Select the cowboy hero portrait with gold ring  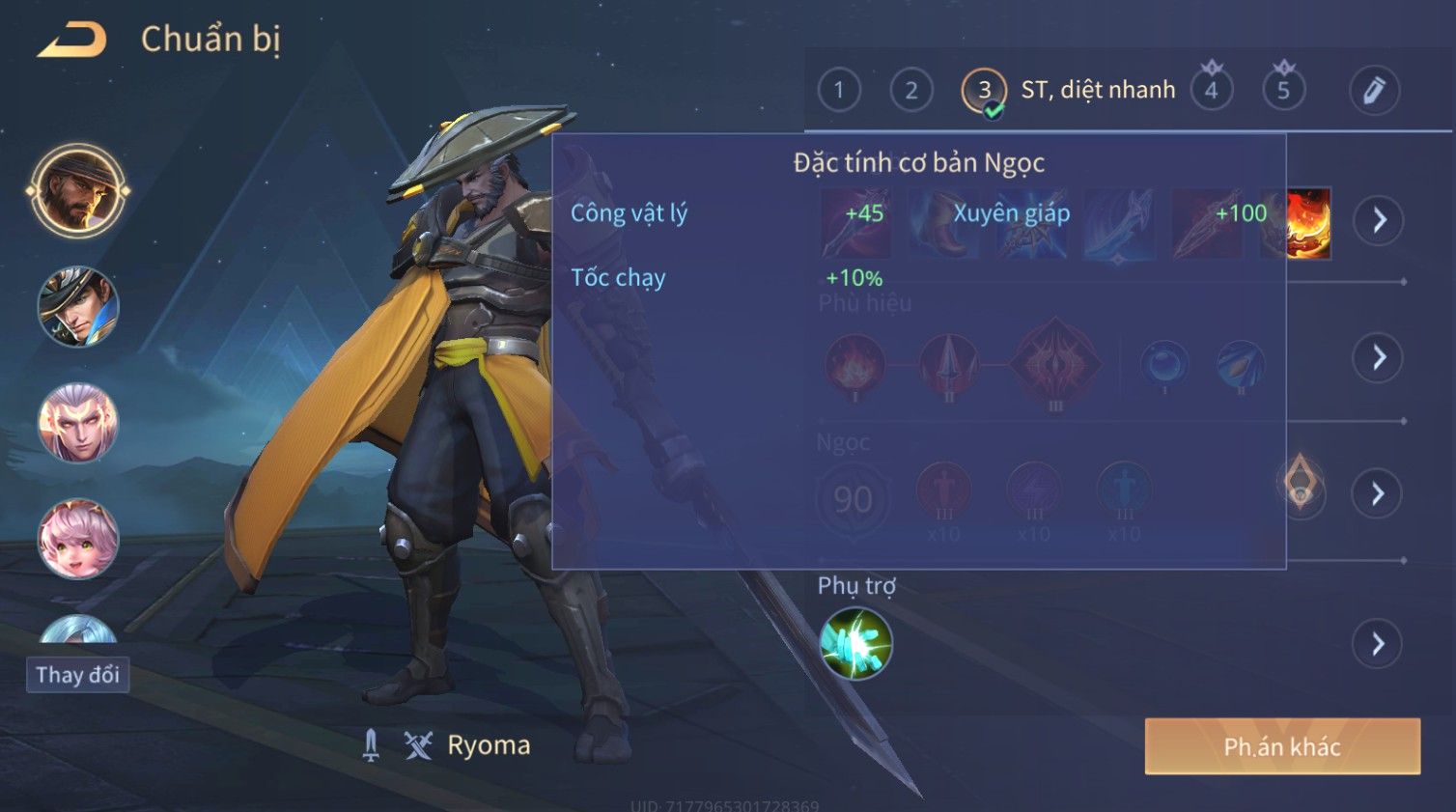[78, 191]
